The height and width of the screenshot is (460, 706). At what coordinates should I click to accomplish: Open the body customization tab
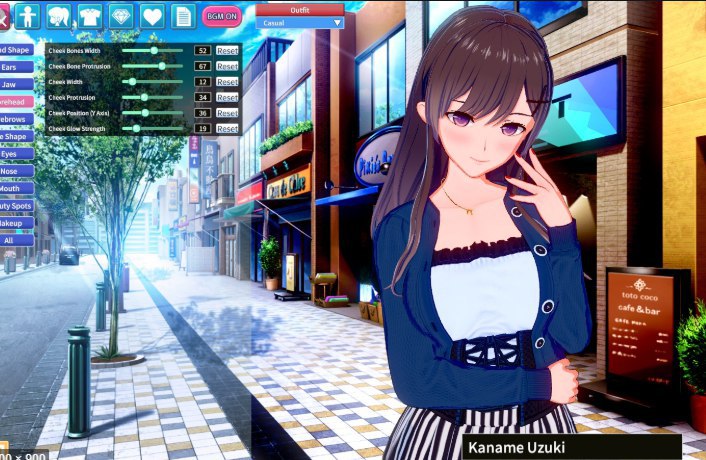(x=27, y=16)
